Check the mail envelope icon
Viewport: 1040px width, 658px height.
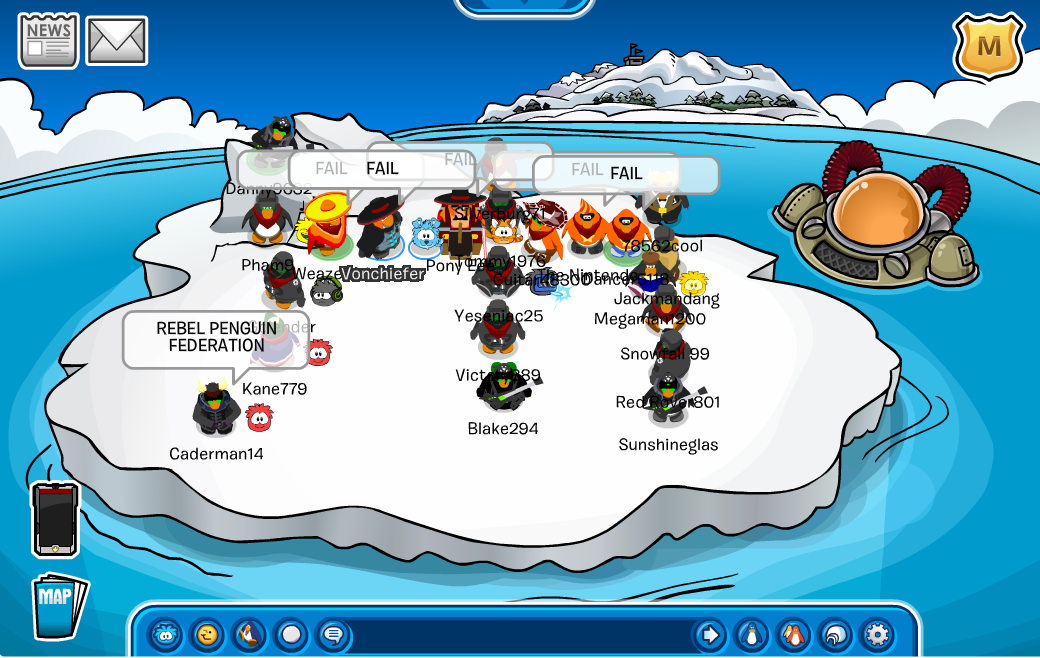116,41
